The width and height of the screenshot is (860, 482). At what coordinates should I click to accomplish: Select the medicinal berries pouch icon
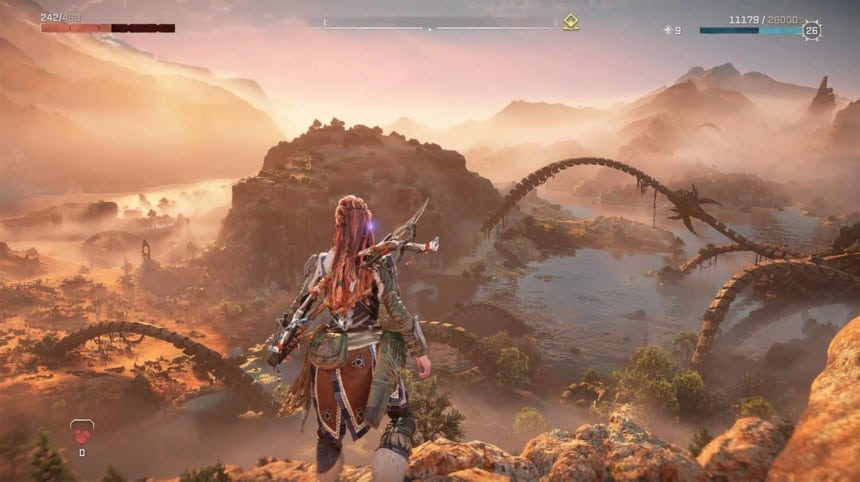[x=81, y=432]
